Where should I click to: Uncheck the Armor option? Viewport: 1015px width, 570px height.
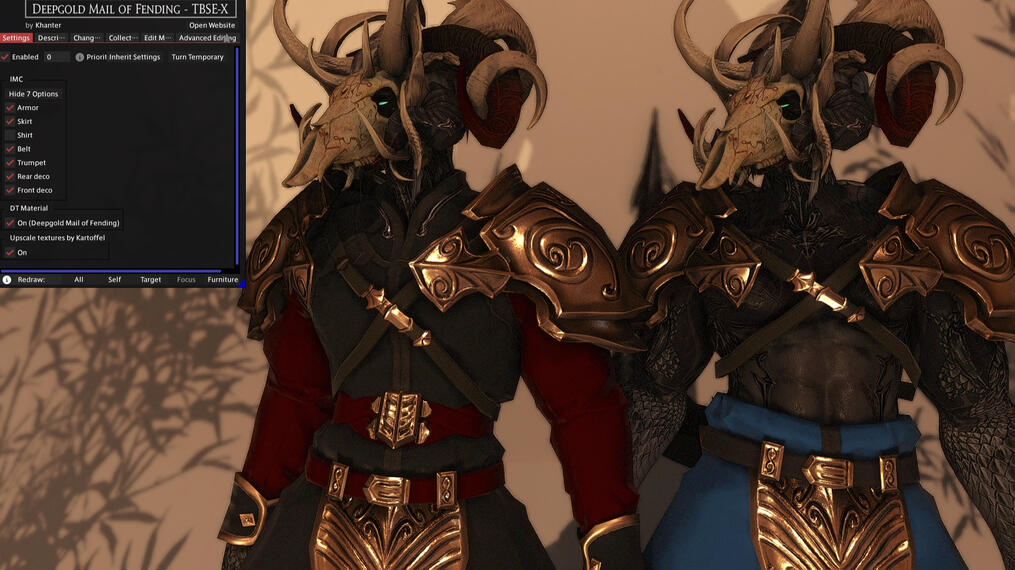click(x=10, y=108)
